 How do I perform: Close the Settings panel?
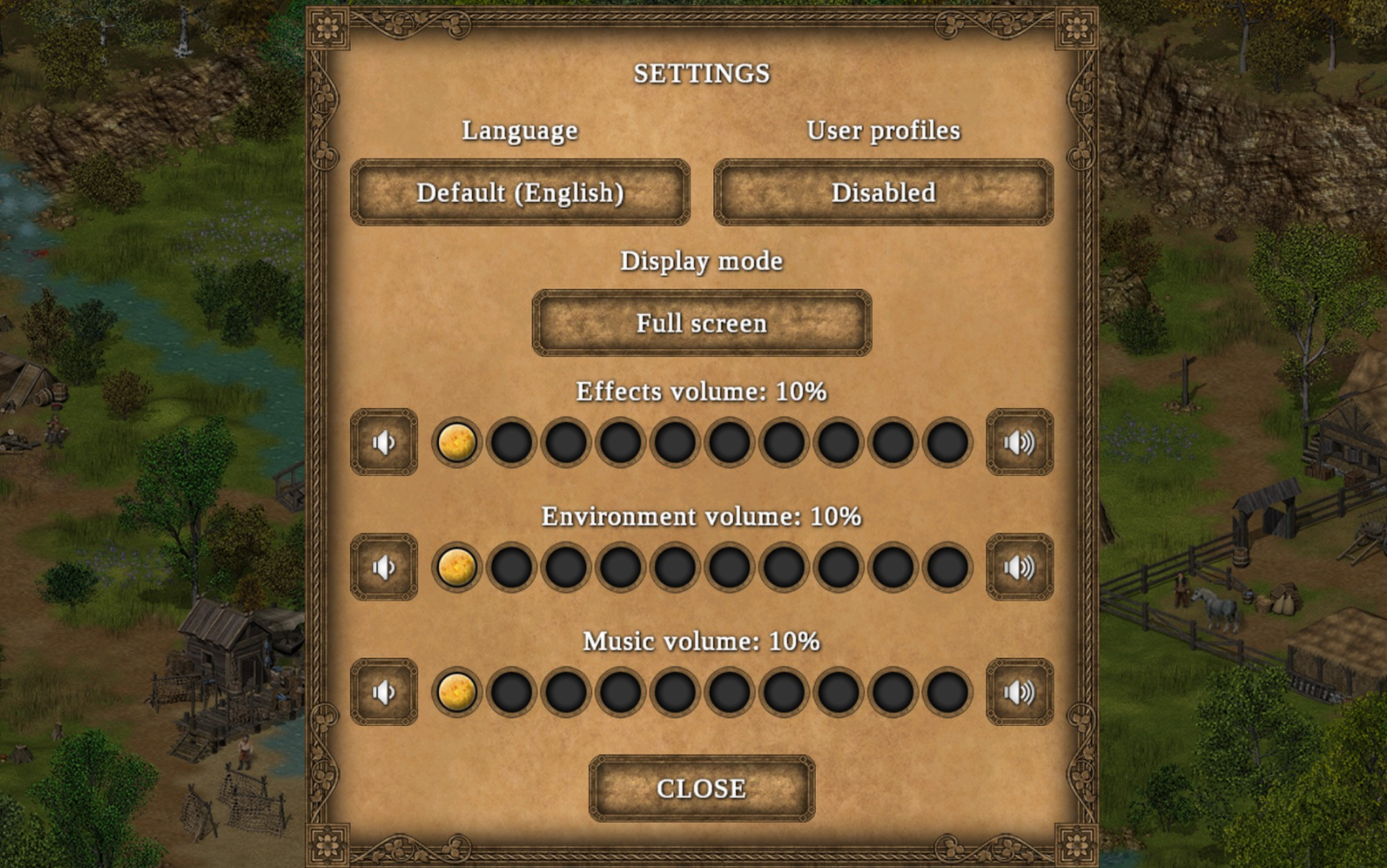tap(701, 789)
